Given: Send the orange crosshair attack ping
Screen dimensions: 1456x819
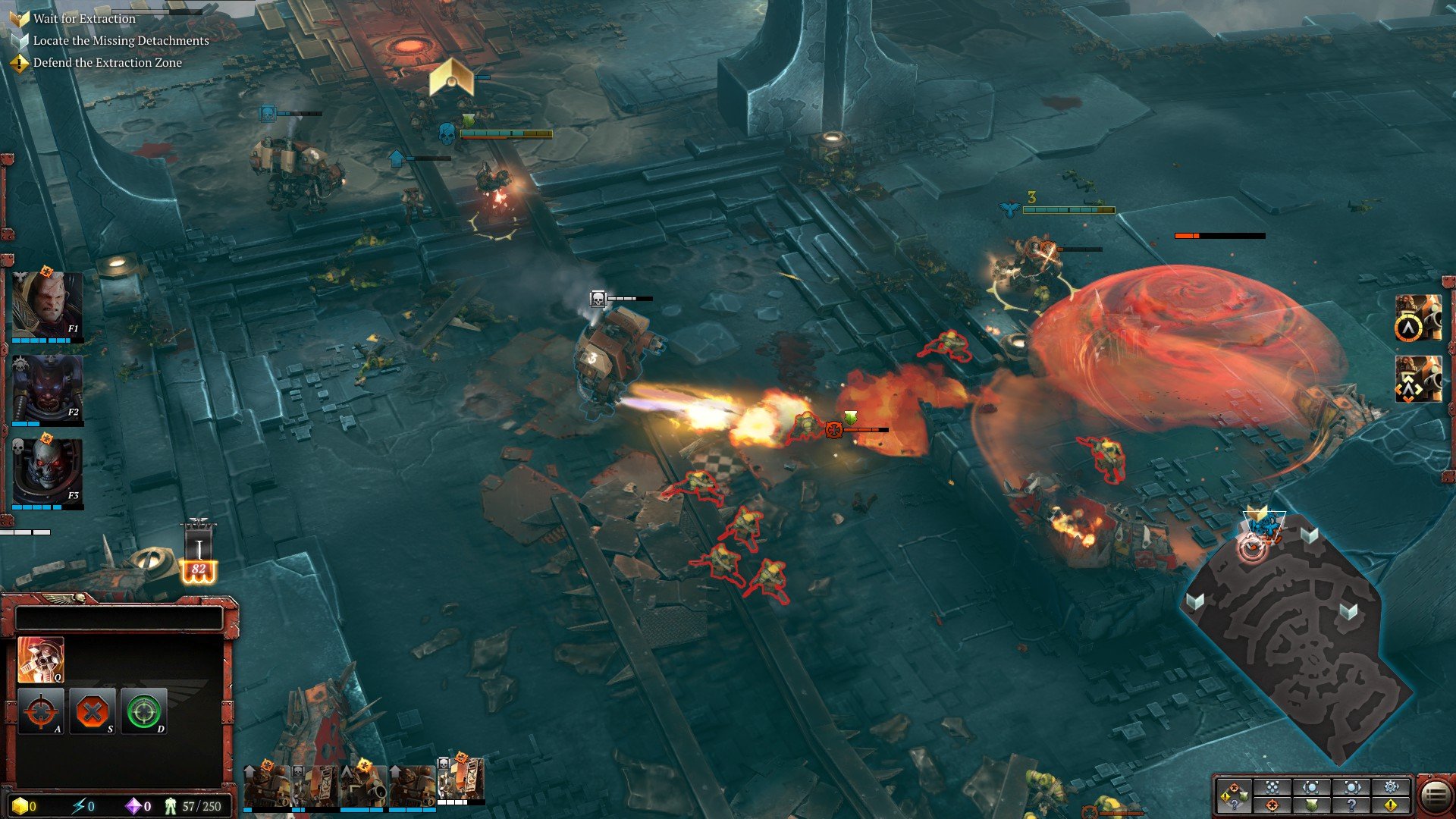Looking at the screenshot, I should [x=1272, y=805].
